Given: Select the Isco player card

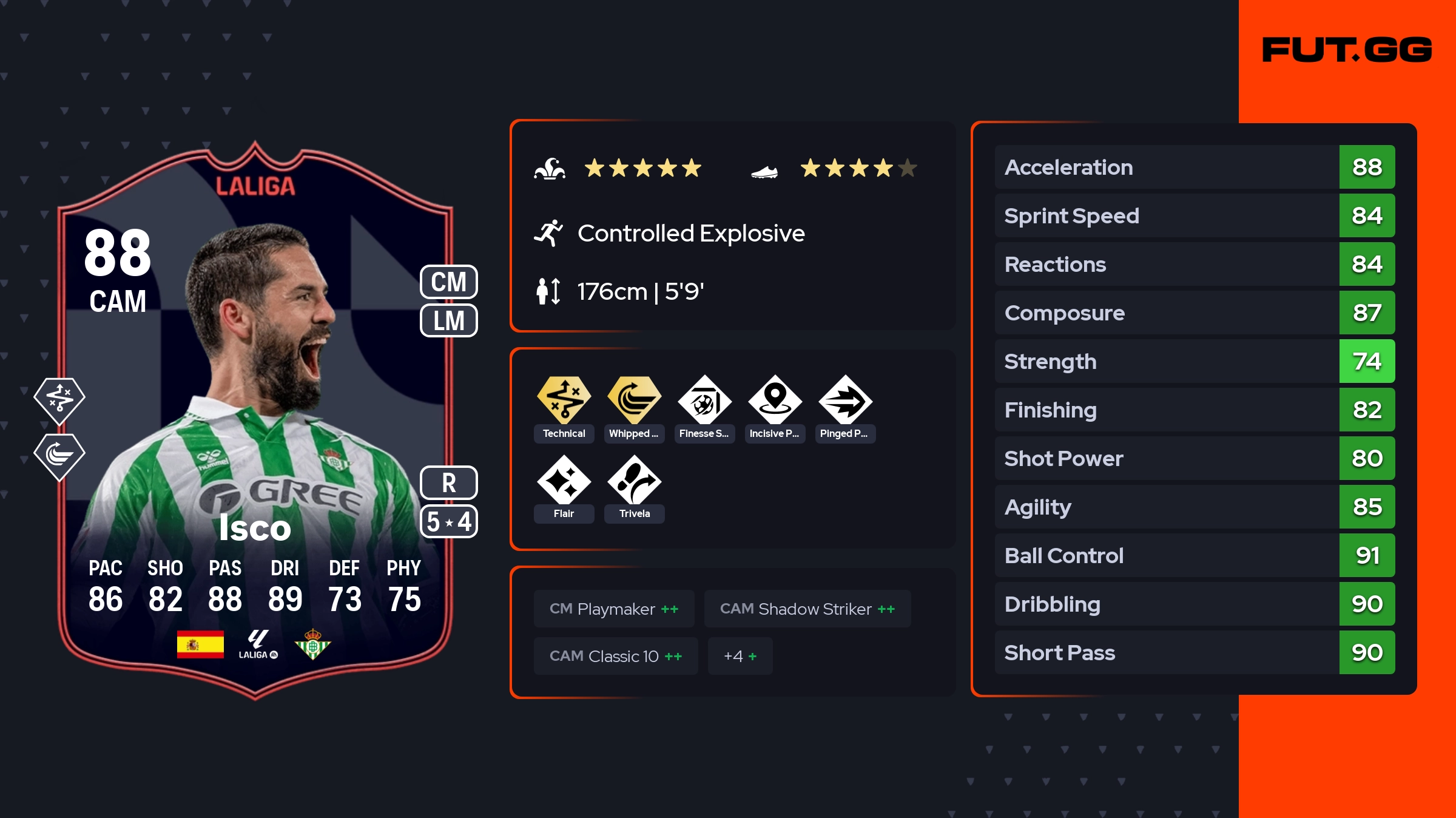Looking at the screenshot, I should pos(255,419).
